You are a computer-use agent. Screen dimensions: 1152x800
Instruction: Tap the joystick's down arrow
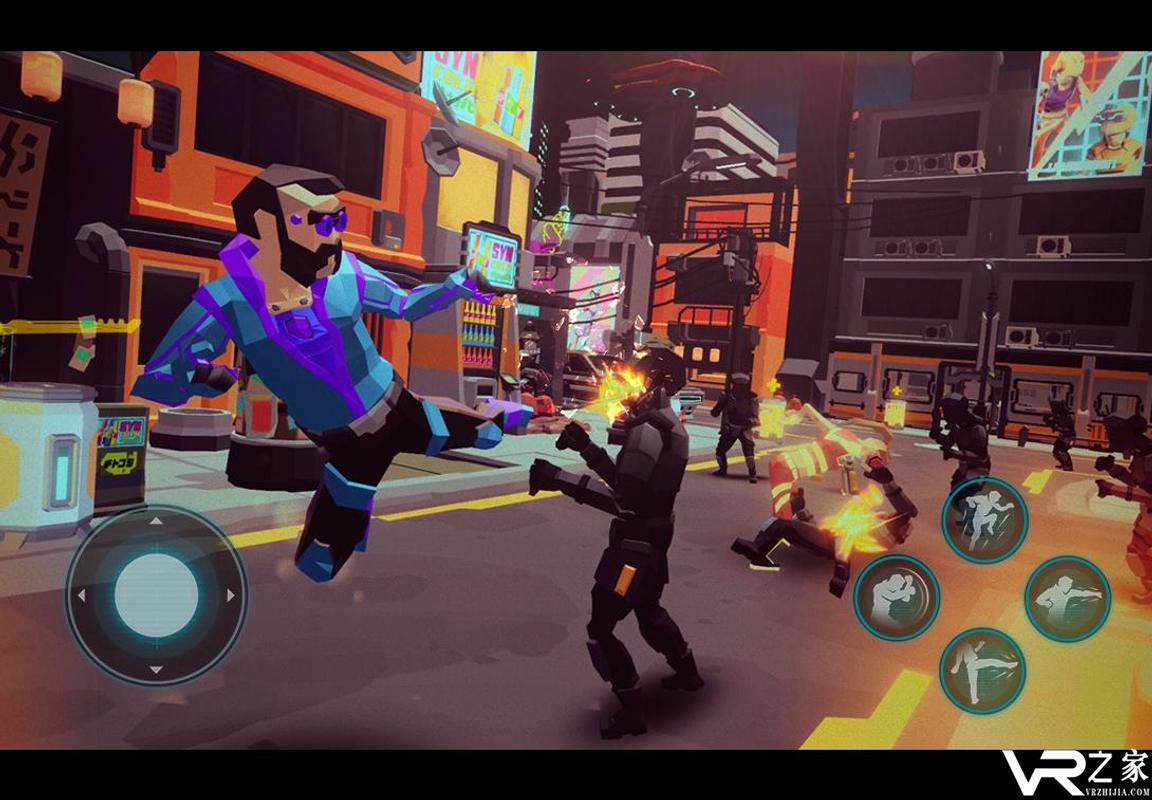coord(156,669)
